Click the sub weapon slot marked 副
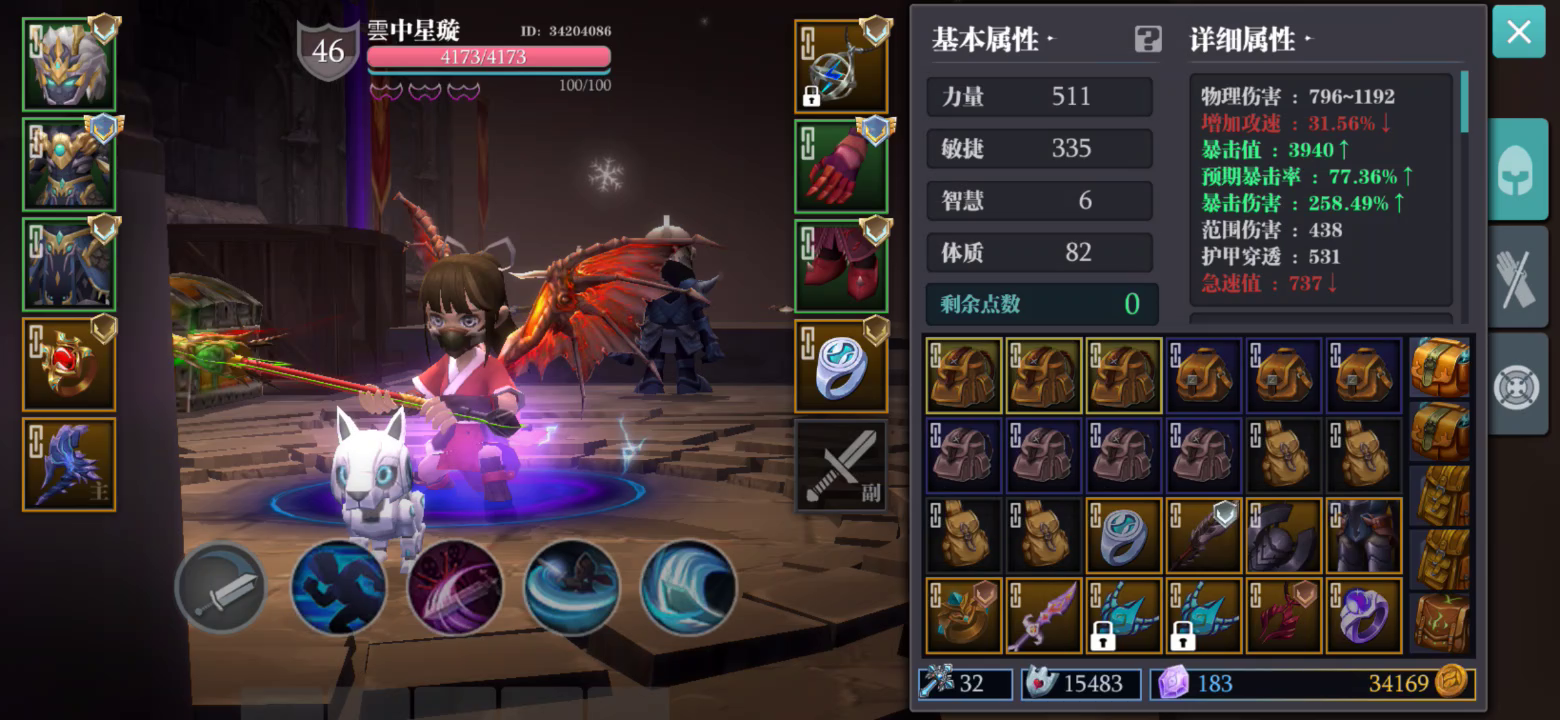 point(840,467)
